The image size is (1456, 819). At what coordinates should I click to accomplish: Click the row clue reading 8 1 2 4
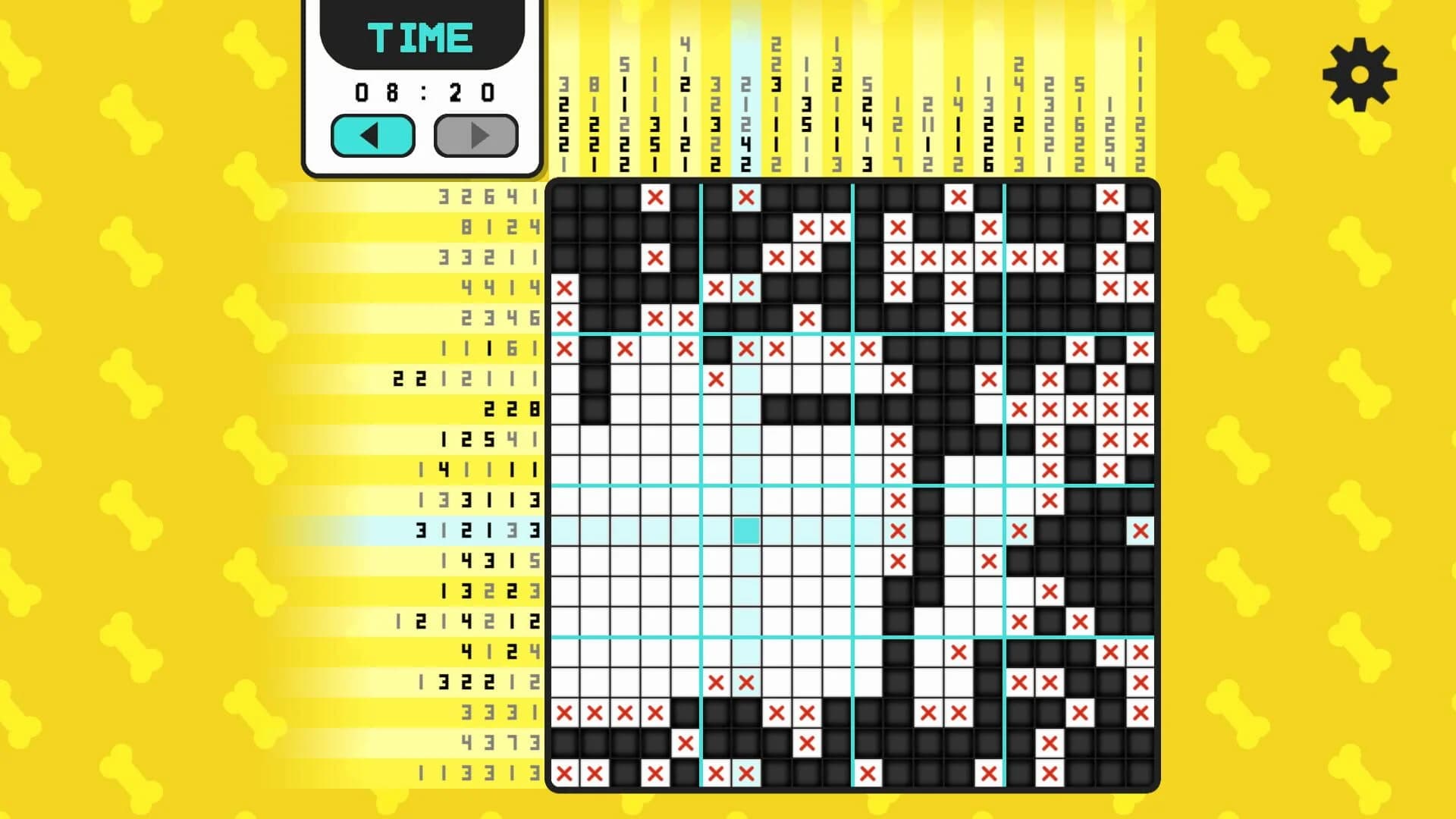pyautogui.click(x=500, y=227)
